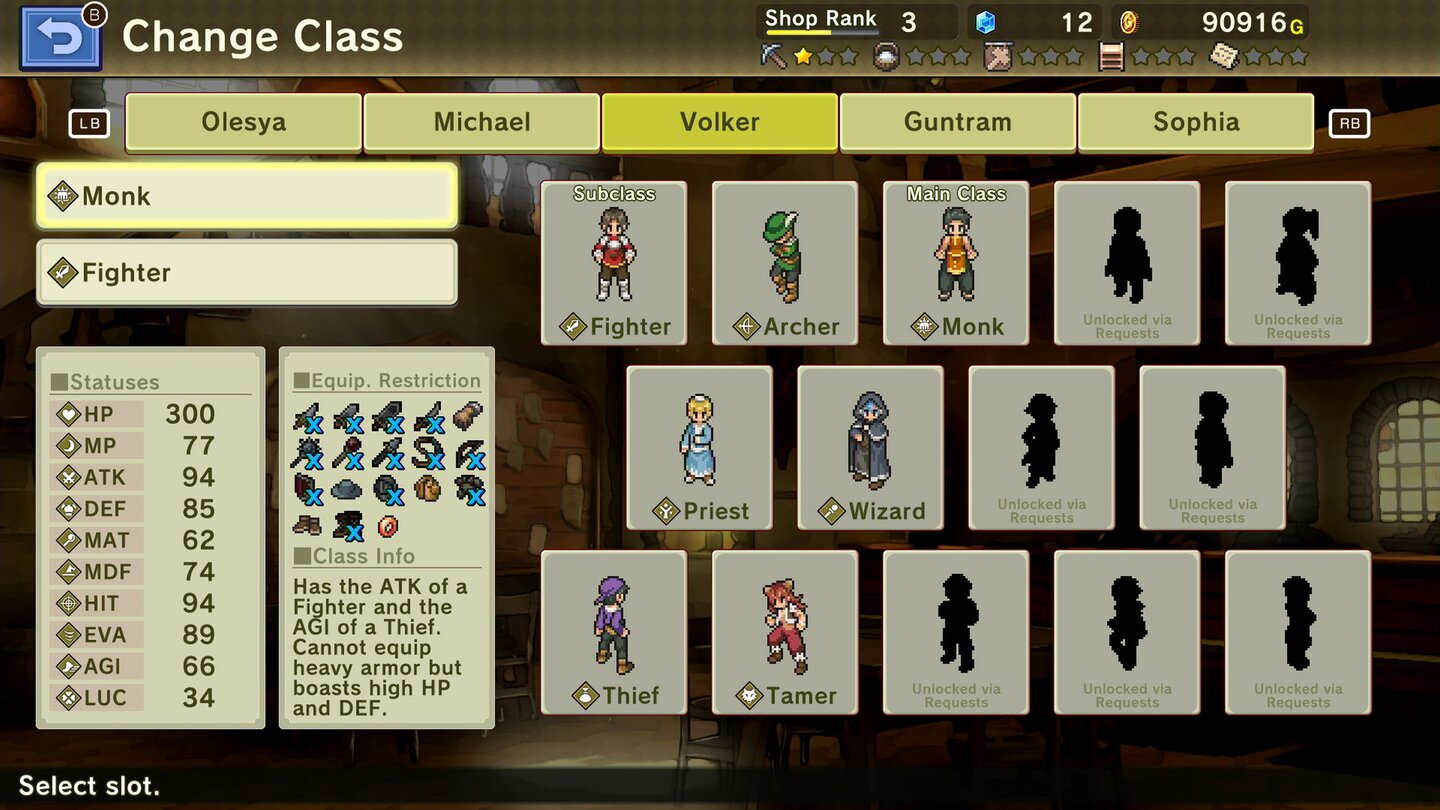
Task: Select the Wizard class portrait
Action: coord(870,445)
